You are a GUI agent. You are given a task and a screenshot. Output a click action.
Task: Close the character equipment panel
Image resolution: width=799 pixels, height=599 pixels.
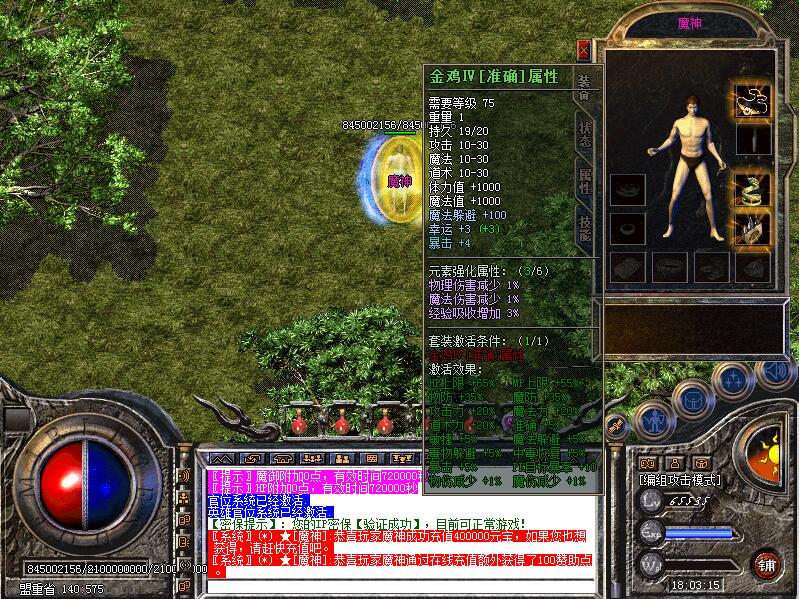pyautogui.click(x=584, y=50)
